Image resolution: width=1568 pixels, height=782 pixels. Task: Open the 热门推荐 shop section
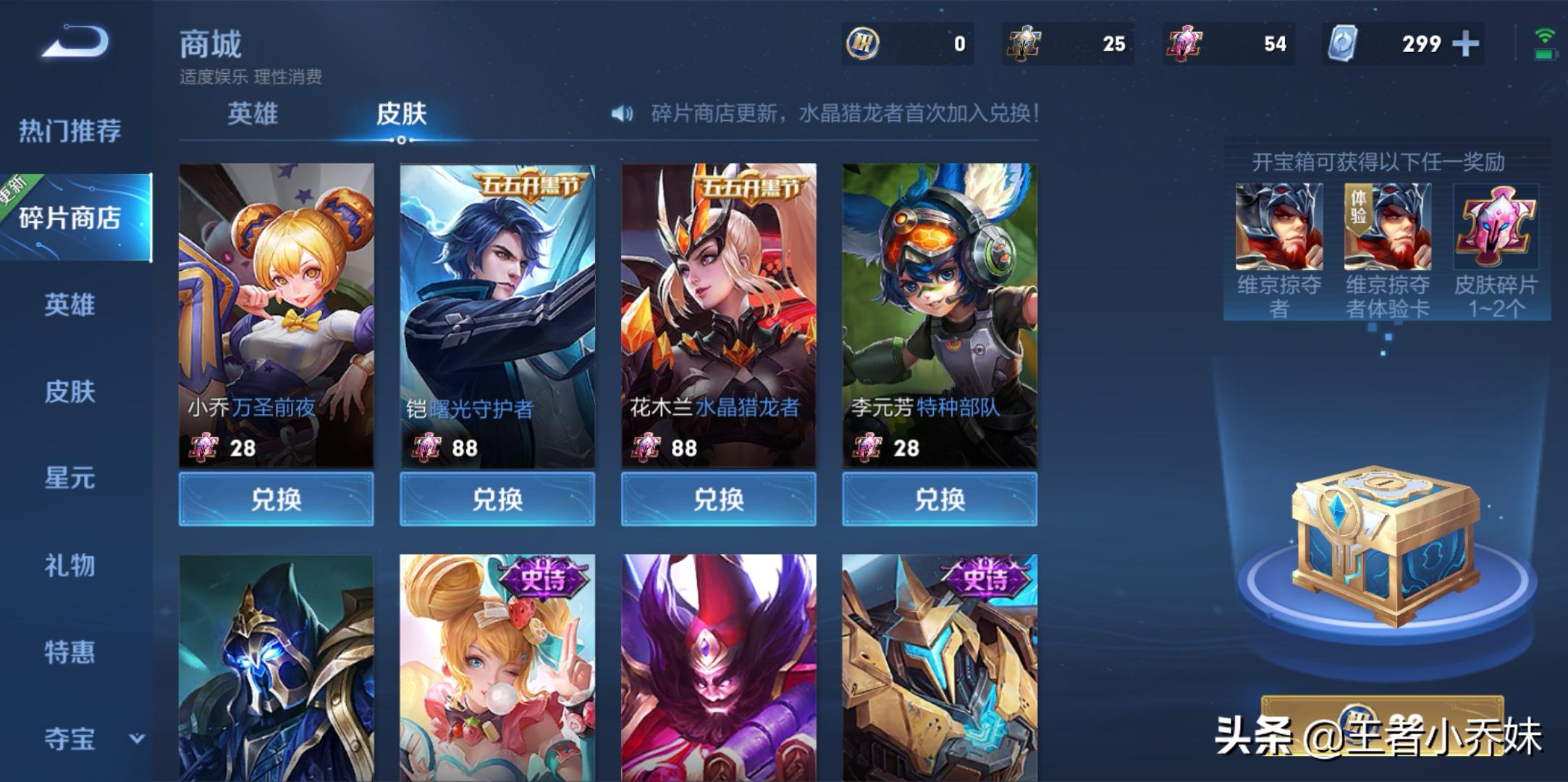69,131
